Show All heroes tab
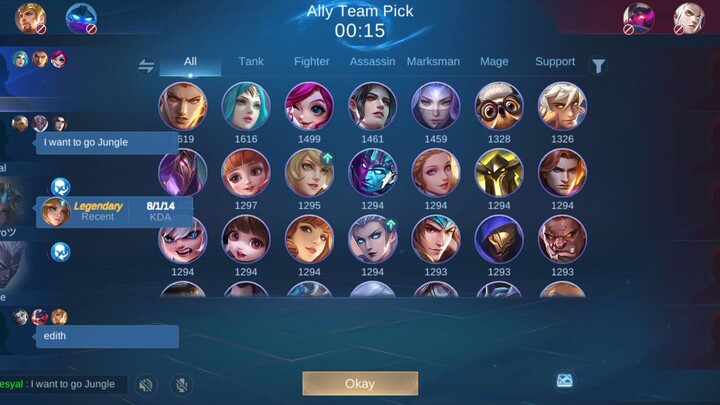Image resolution: width=720 pixels, height=405 pixels. (190, 62)
